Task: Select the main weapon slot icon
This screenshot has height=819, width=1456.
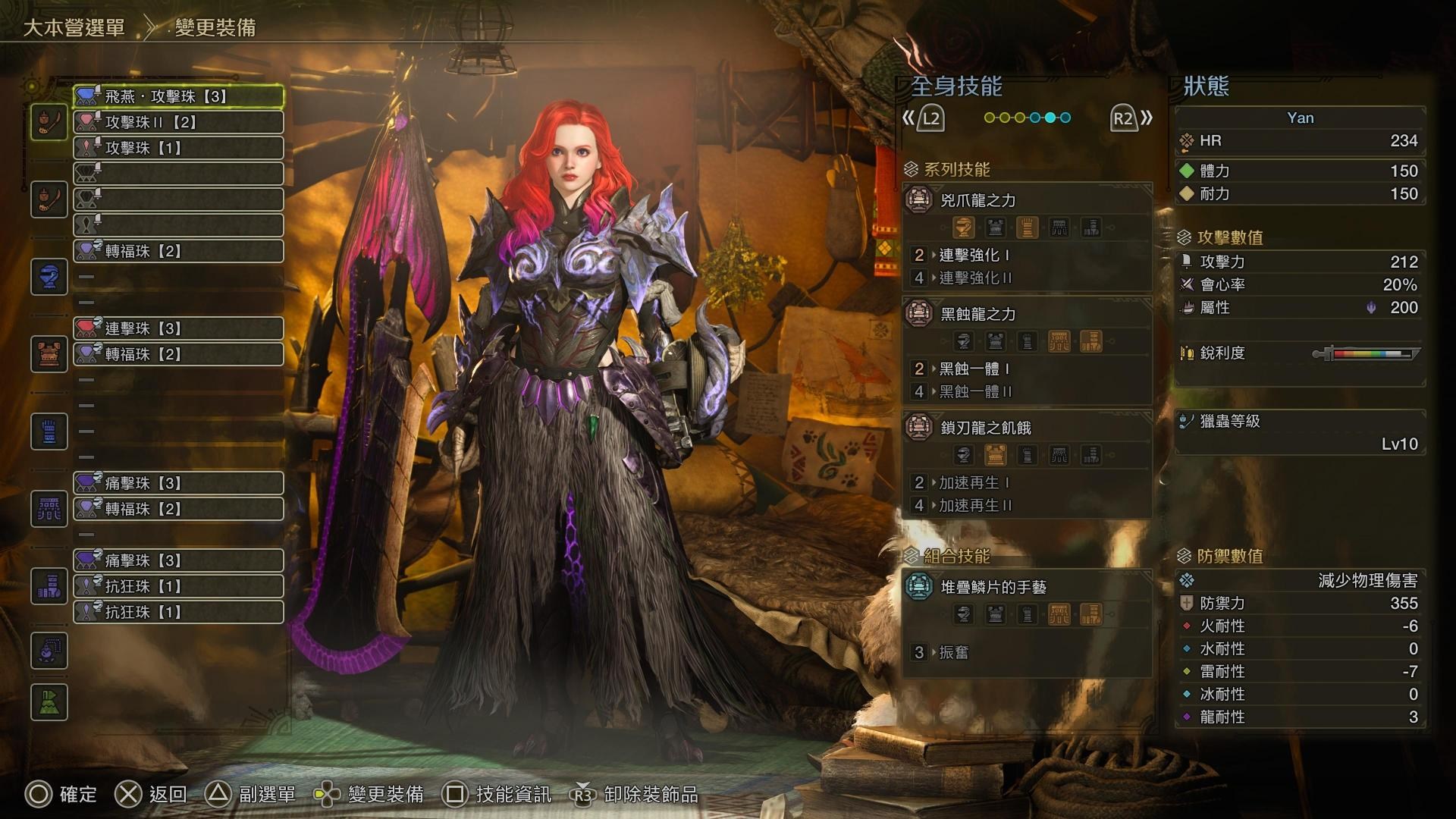Action: point(49,121)
